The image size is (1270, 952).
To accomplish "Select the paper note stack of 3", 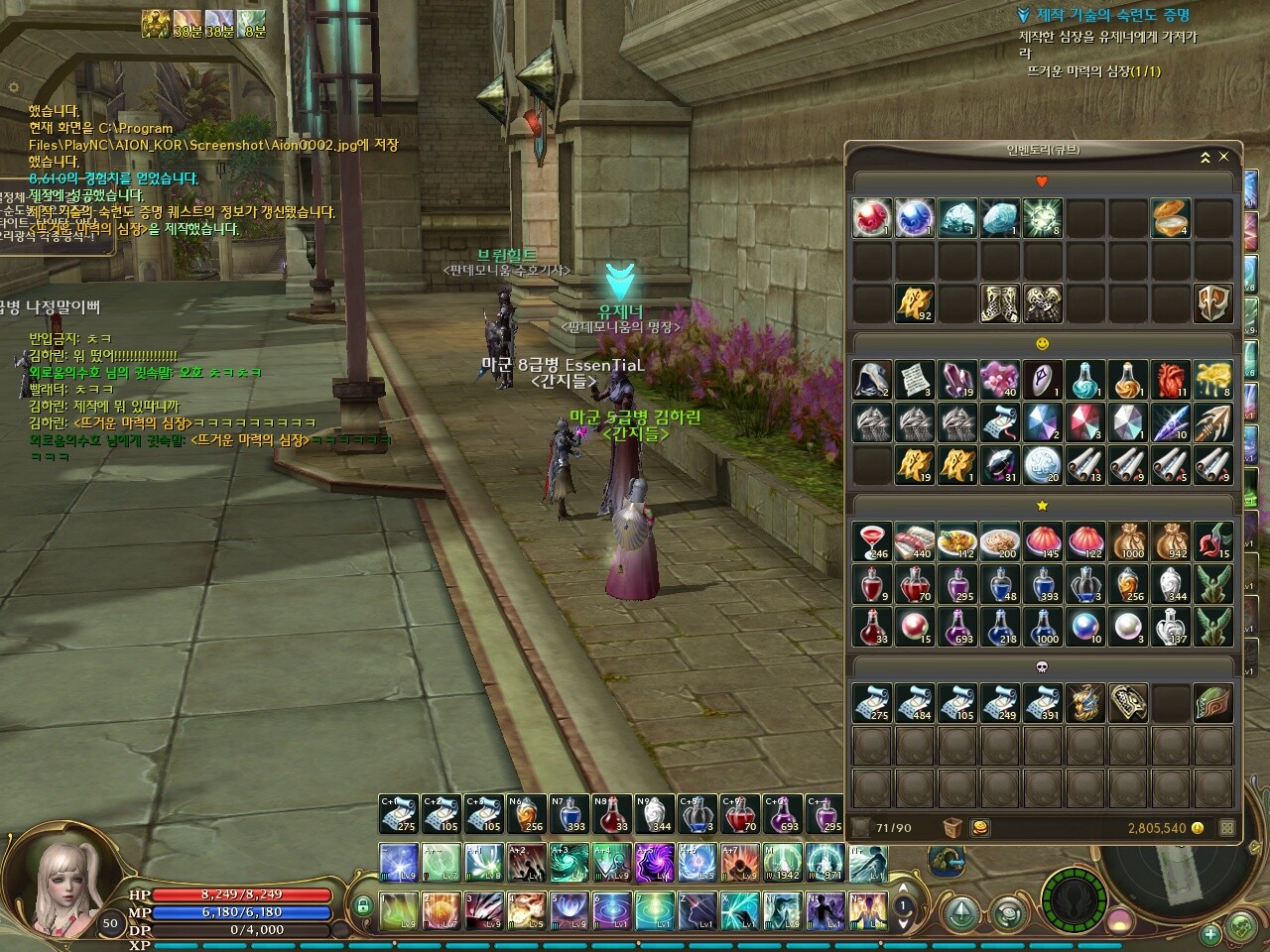I will pyautogui.click(x=915, y=379).
